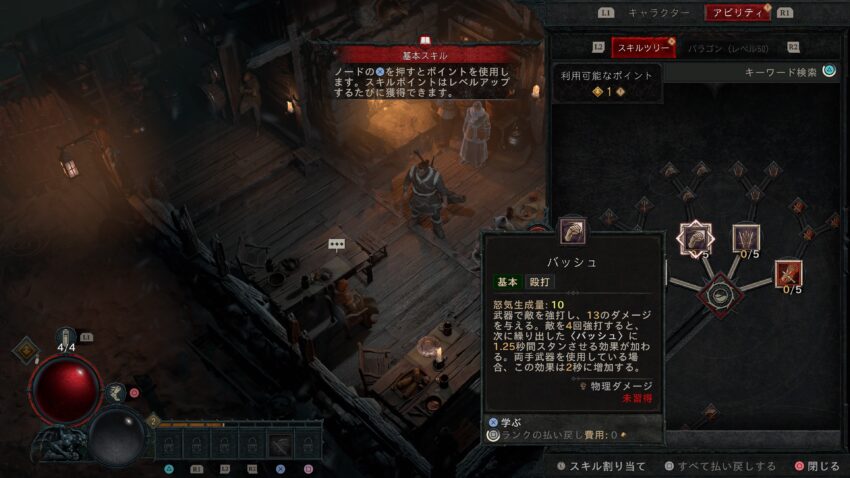Learn the Bash skill with 学ぶ

click(504, 422)
